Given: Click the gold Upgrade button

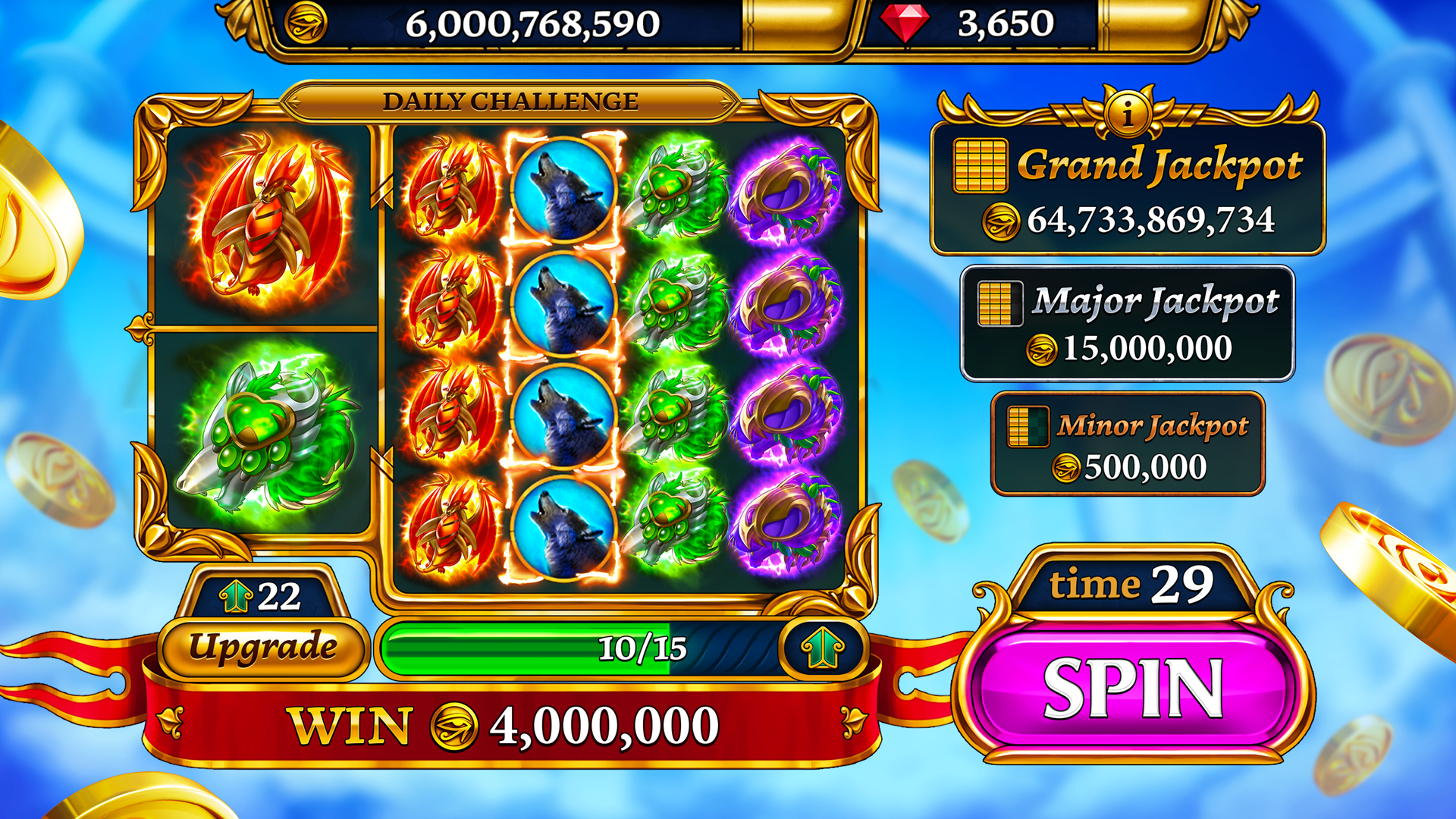Looking at the screenshot, I should pos(262,648).
